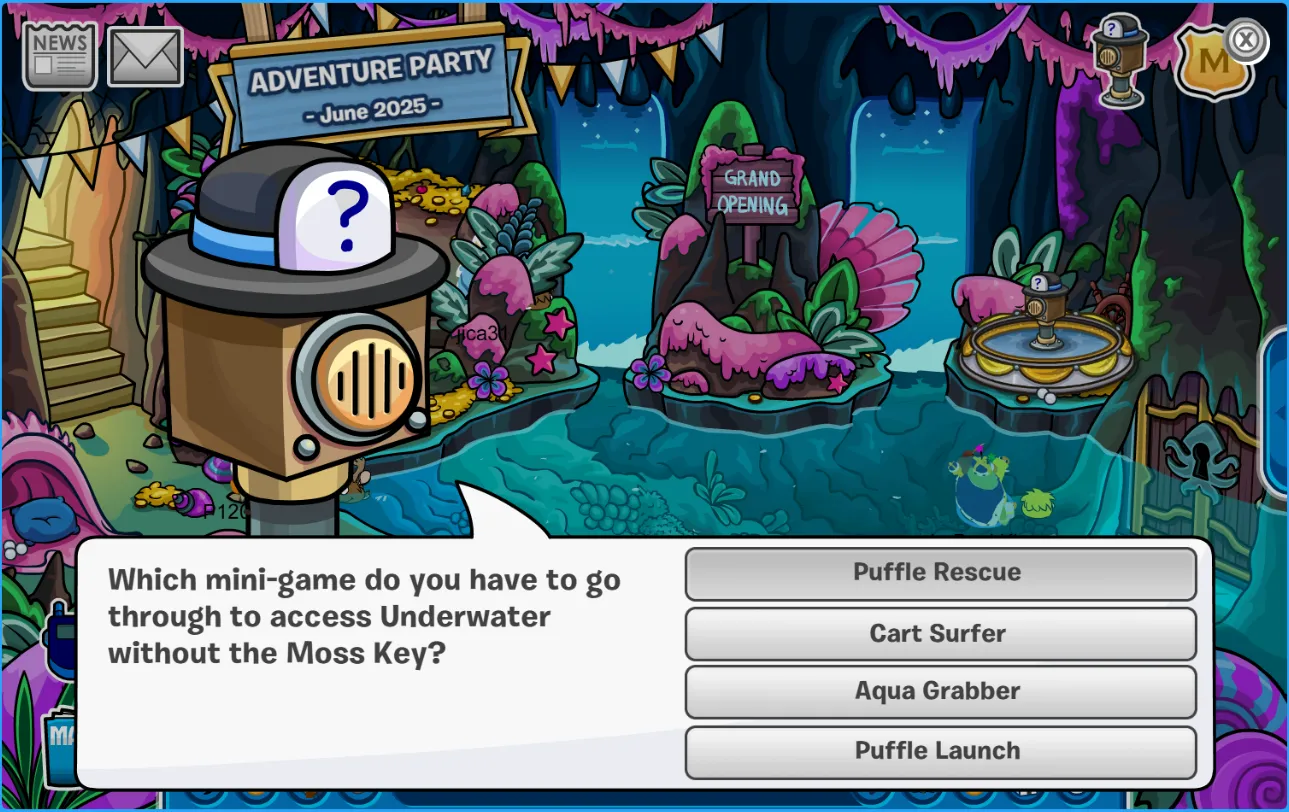Viewport: 1289px width, 812px height.
Task: Dismiss the moderator badge with the X
Action: pyautogui.click(x=1246, y=38)
